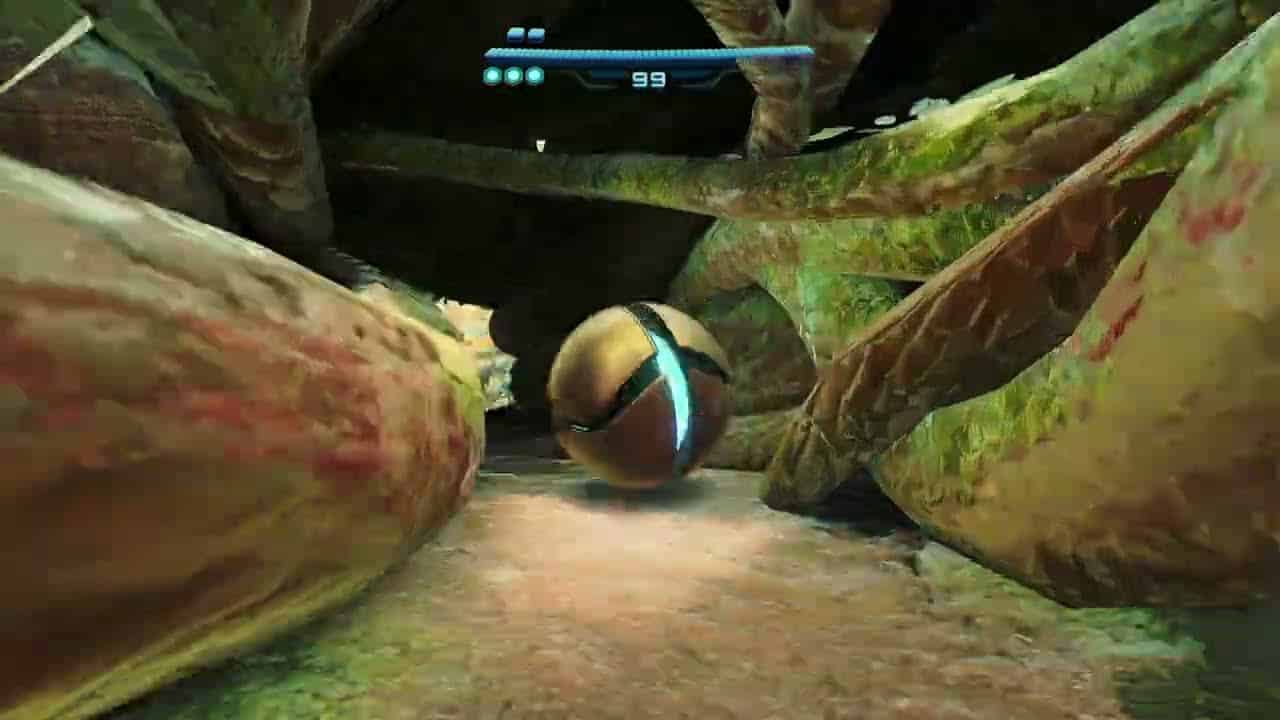Screen dimensions: 1280x720
Task: Click the 99 missile counter display
Action: point(649,80)
